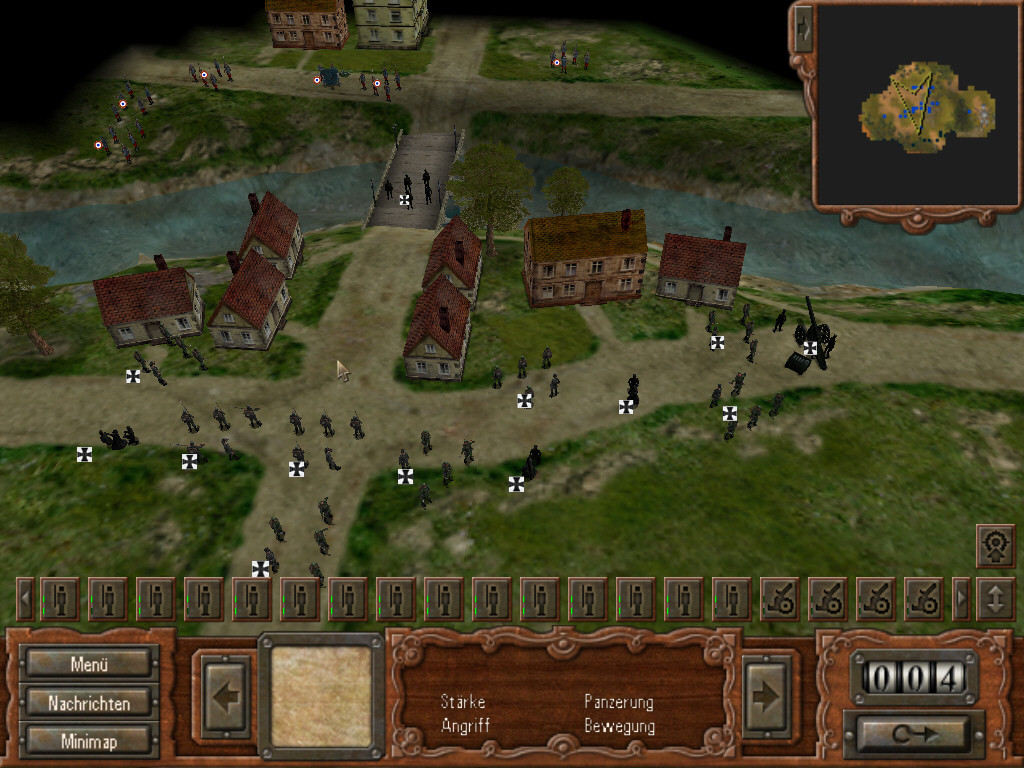Click the empty unit portrait frame

point(321,696)
